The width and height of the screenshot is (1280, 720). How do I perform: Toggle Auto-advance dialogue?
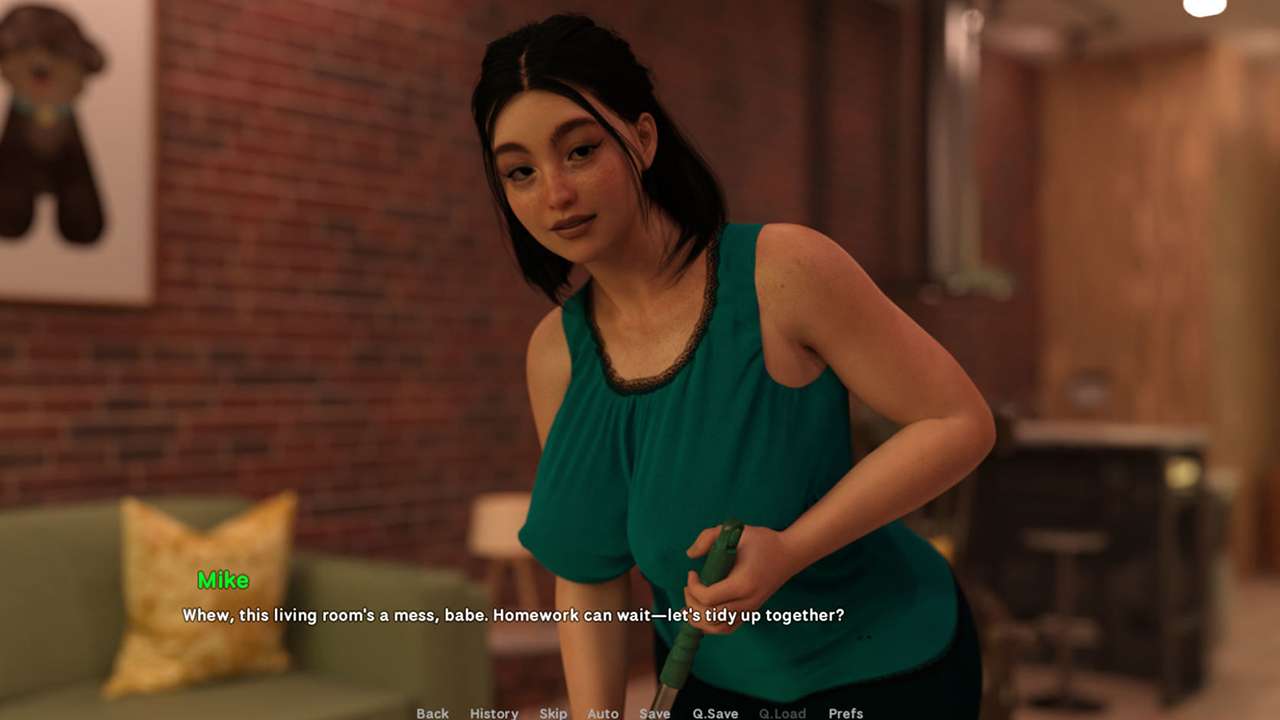tap(603, 713)
